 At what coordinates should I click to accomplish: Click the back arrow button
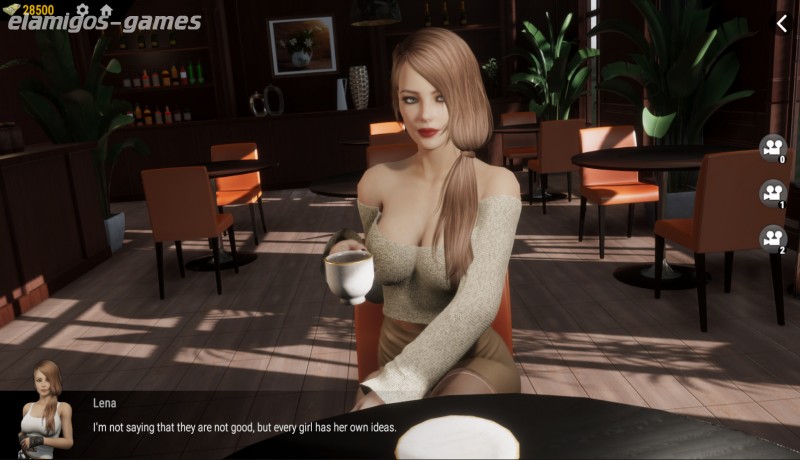tap(782, 23)
